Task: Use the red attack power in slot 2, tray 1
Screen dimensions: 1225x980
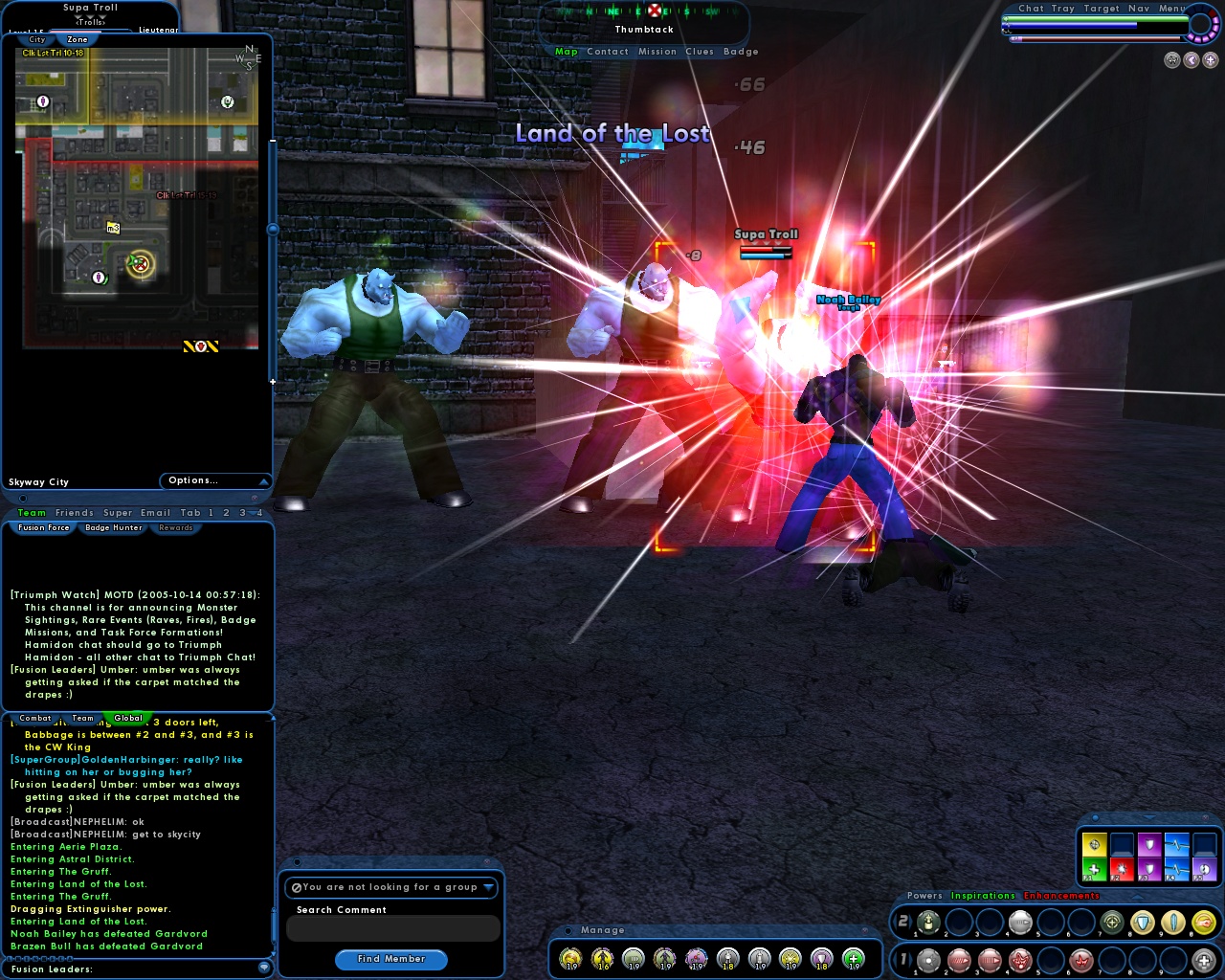Action: pos(958,960)
